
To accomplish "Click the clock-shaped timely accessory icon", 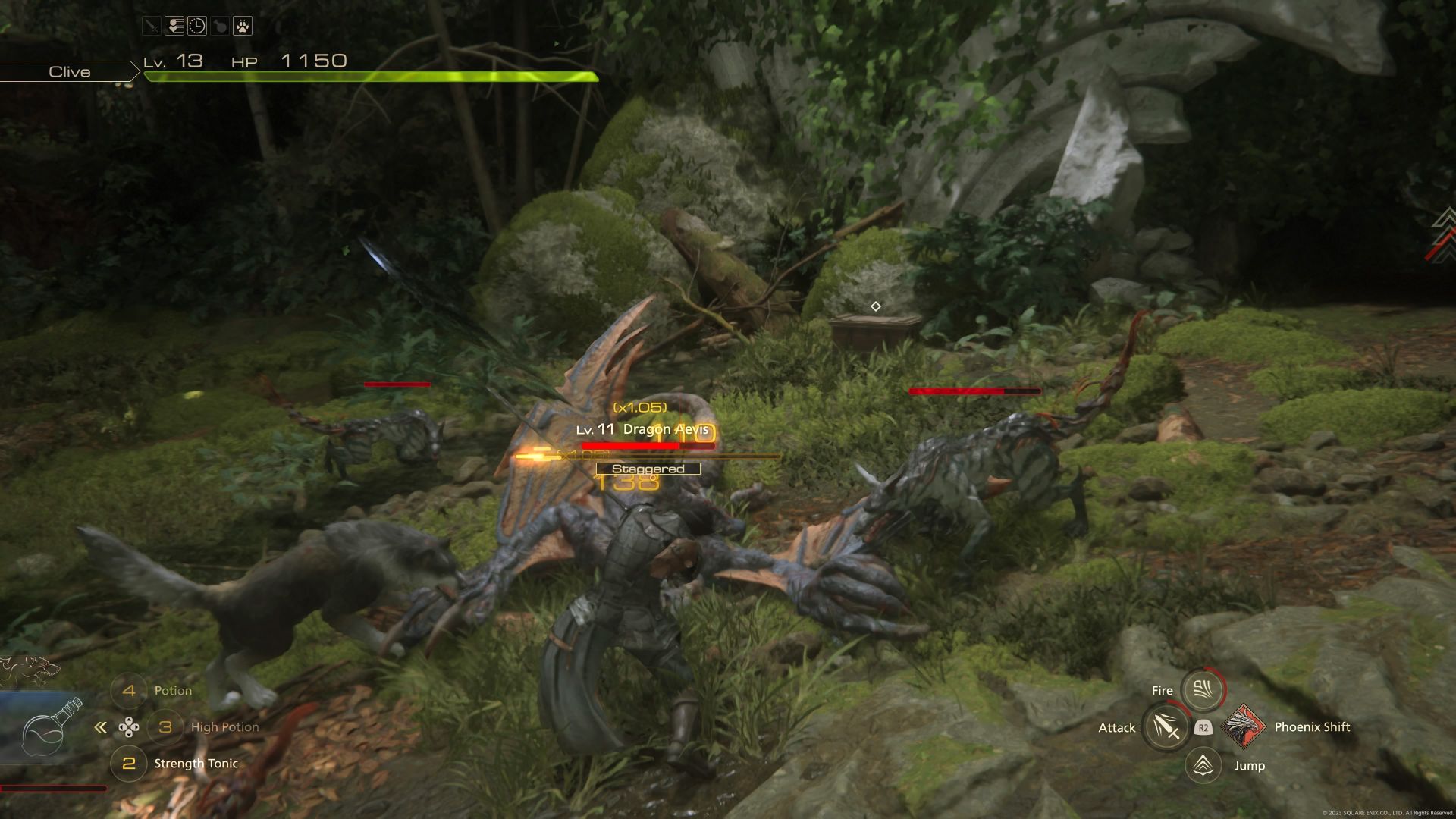I will (197, 27).
